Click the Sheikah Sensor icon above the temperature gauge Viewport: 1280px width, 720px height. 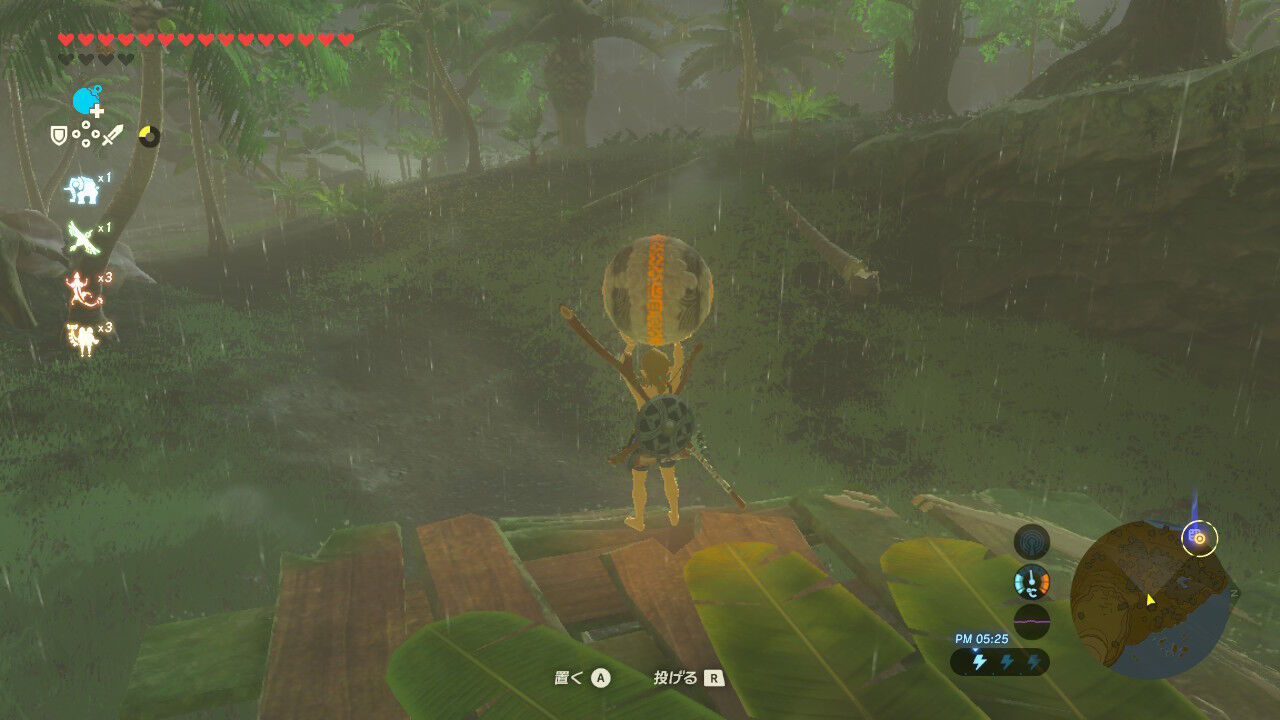pyautogui.click(x=1031, y=543)
